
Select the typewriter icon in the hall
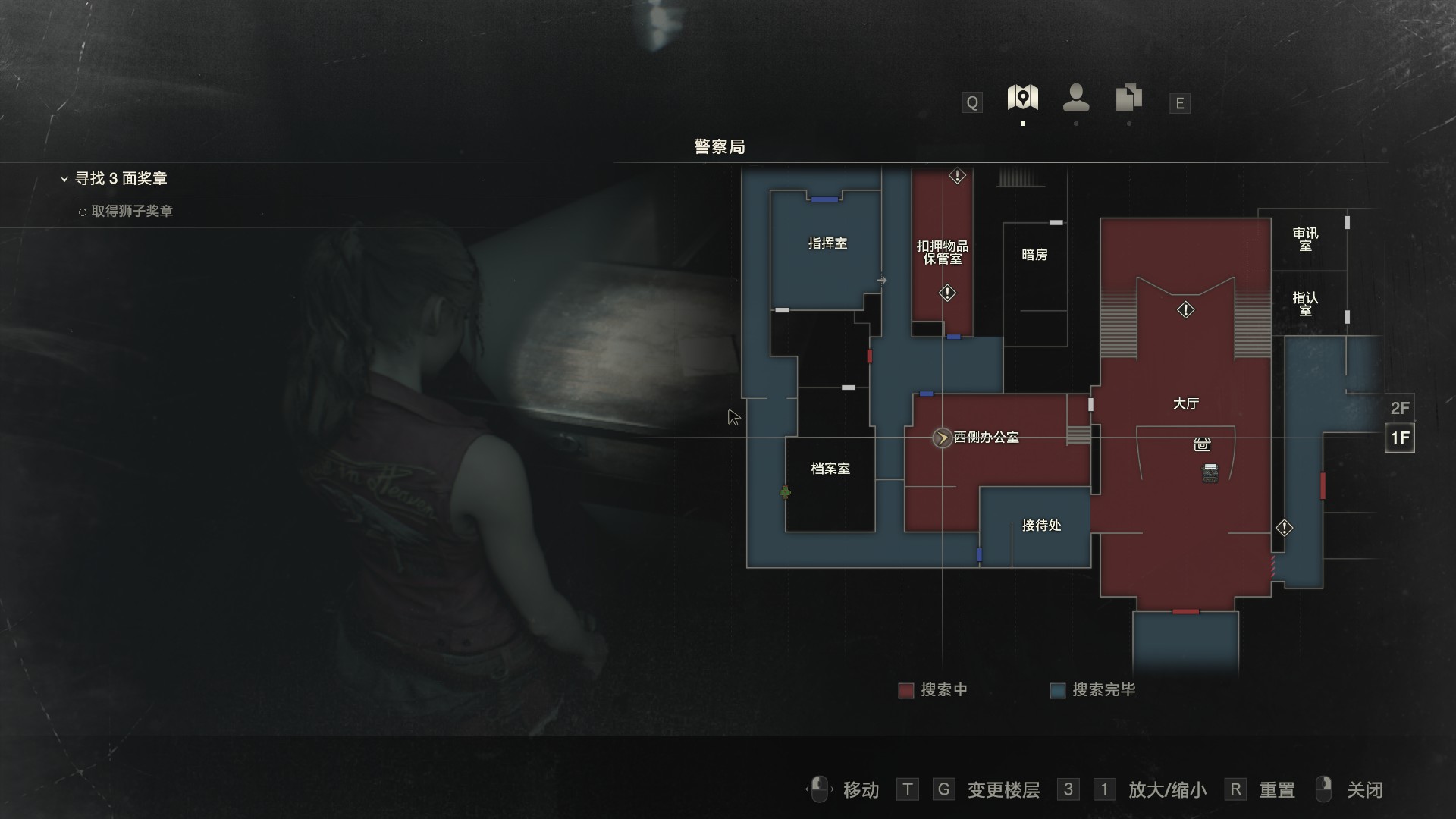[1210, 473]
